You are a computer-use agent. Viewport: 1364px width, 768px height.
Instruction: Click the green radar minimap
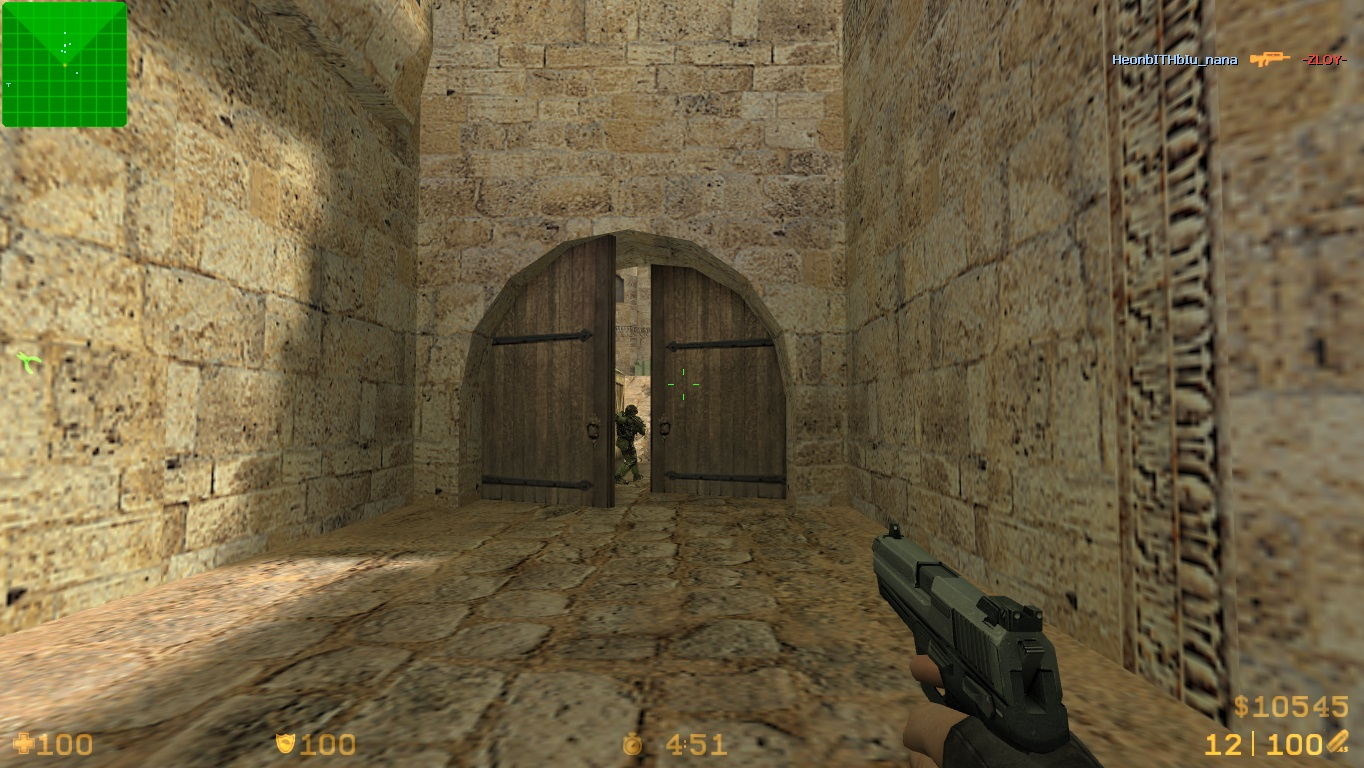tap(64, 64)
